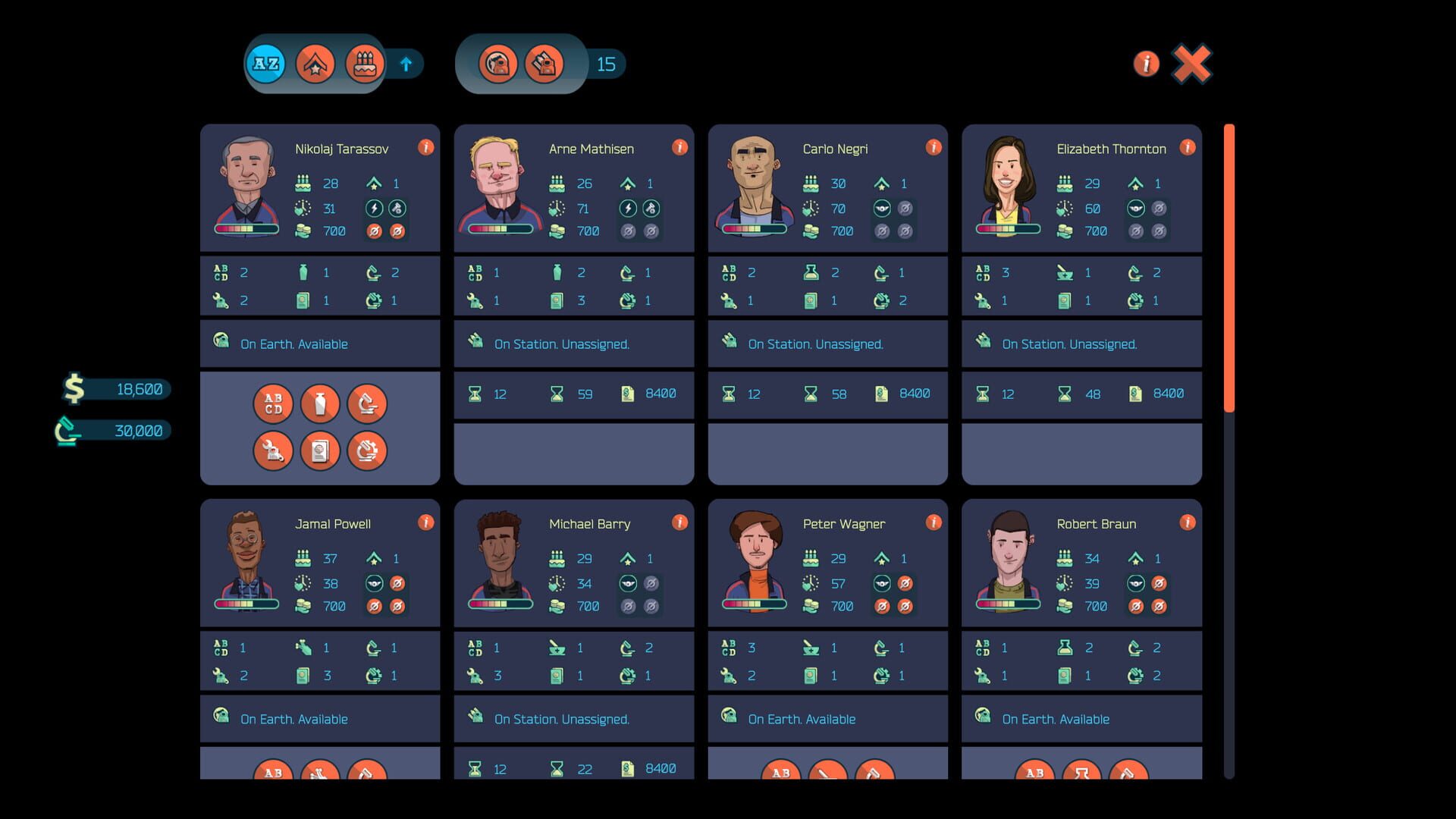Start microscope science training for Nikolaj Tarassov

(x=367, y=403)
